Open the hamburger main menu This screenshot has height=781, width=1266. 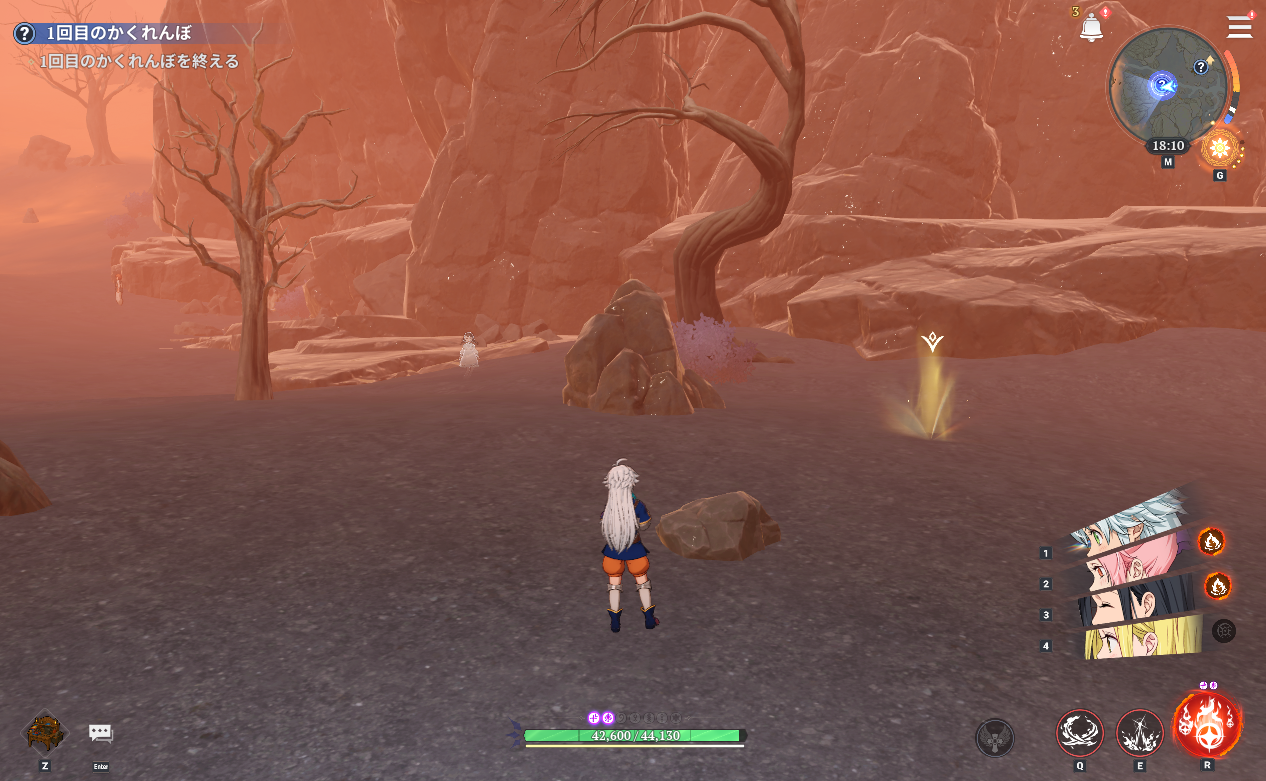point(1239,27)
